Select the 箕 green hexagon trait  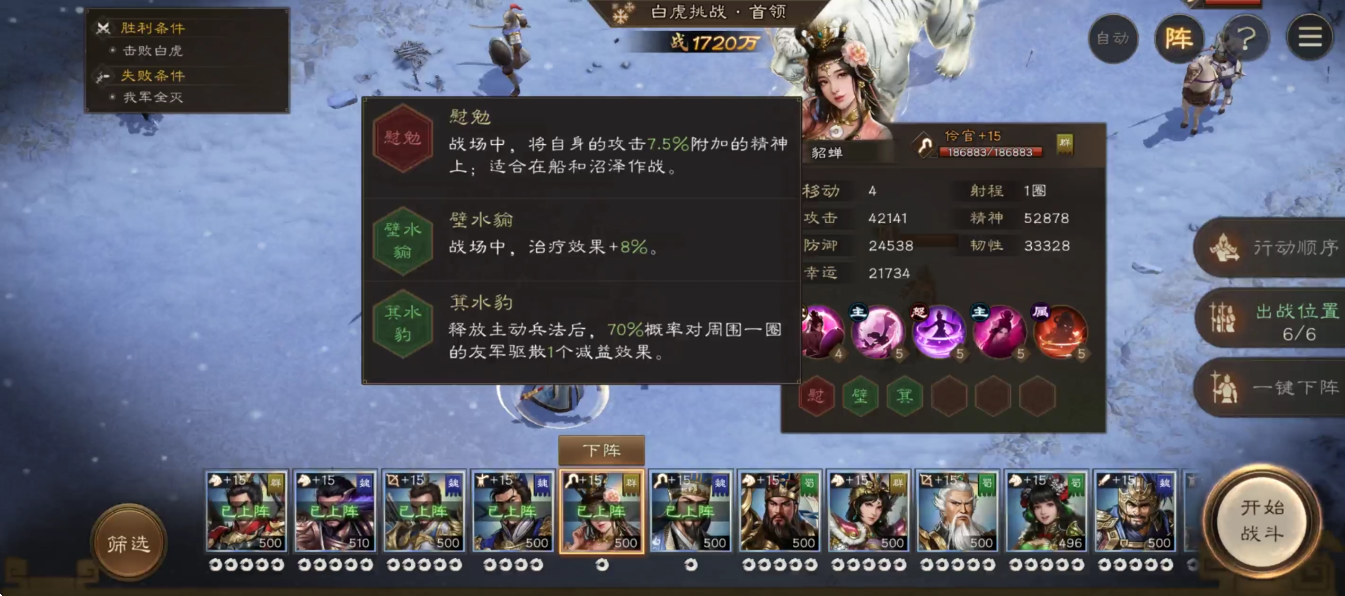point(905,397)
